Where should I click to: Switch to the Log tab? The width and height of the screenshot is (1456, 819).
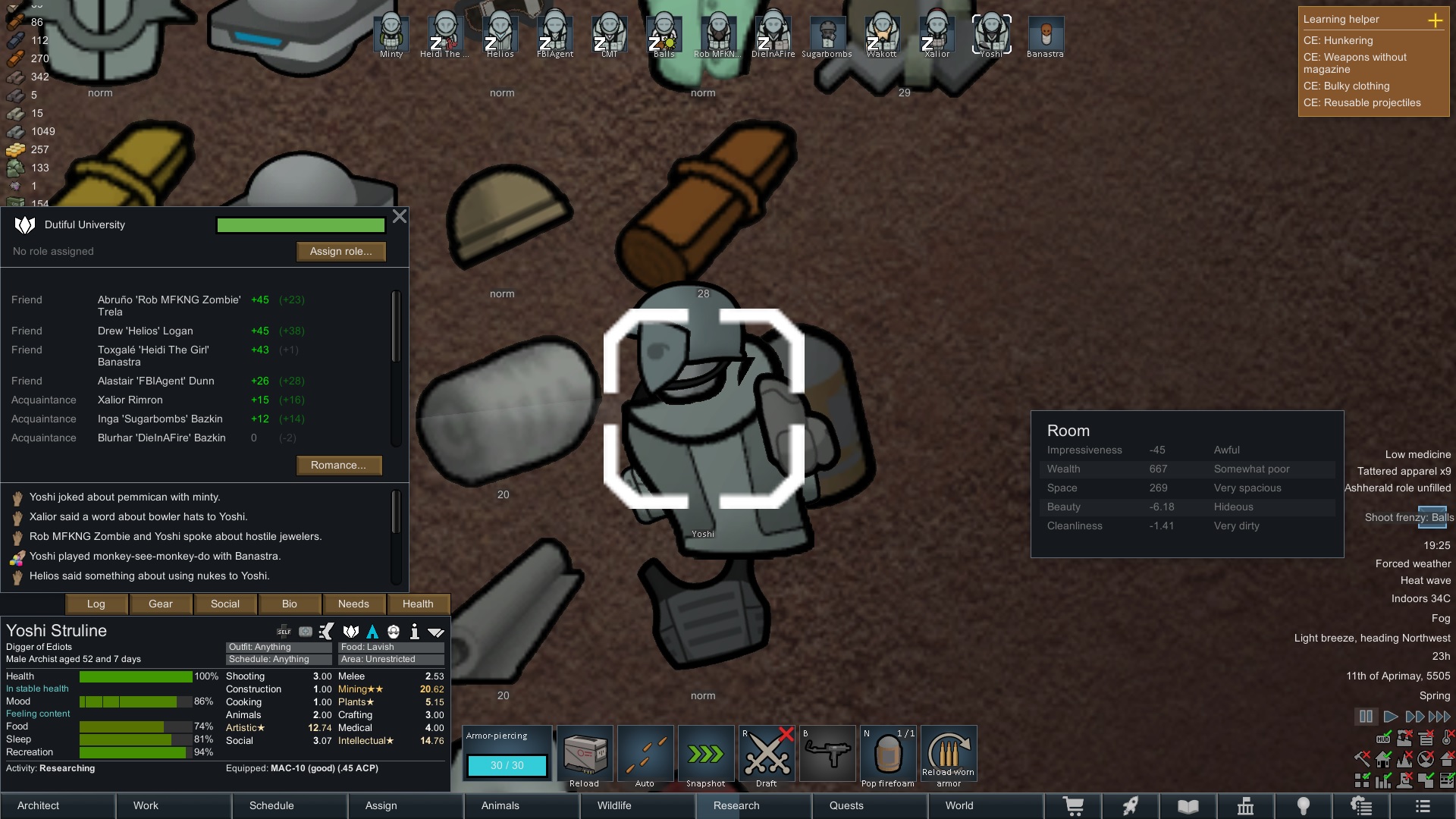tap(96, 604)
